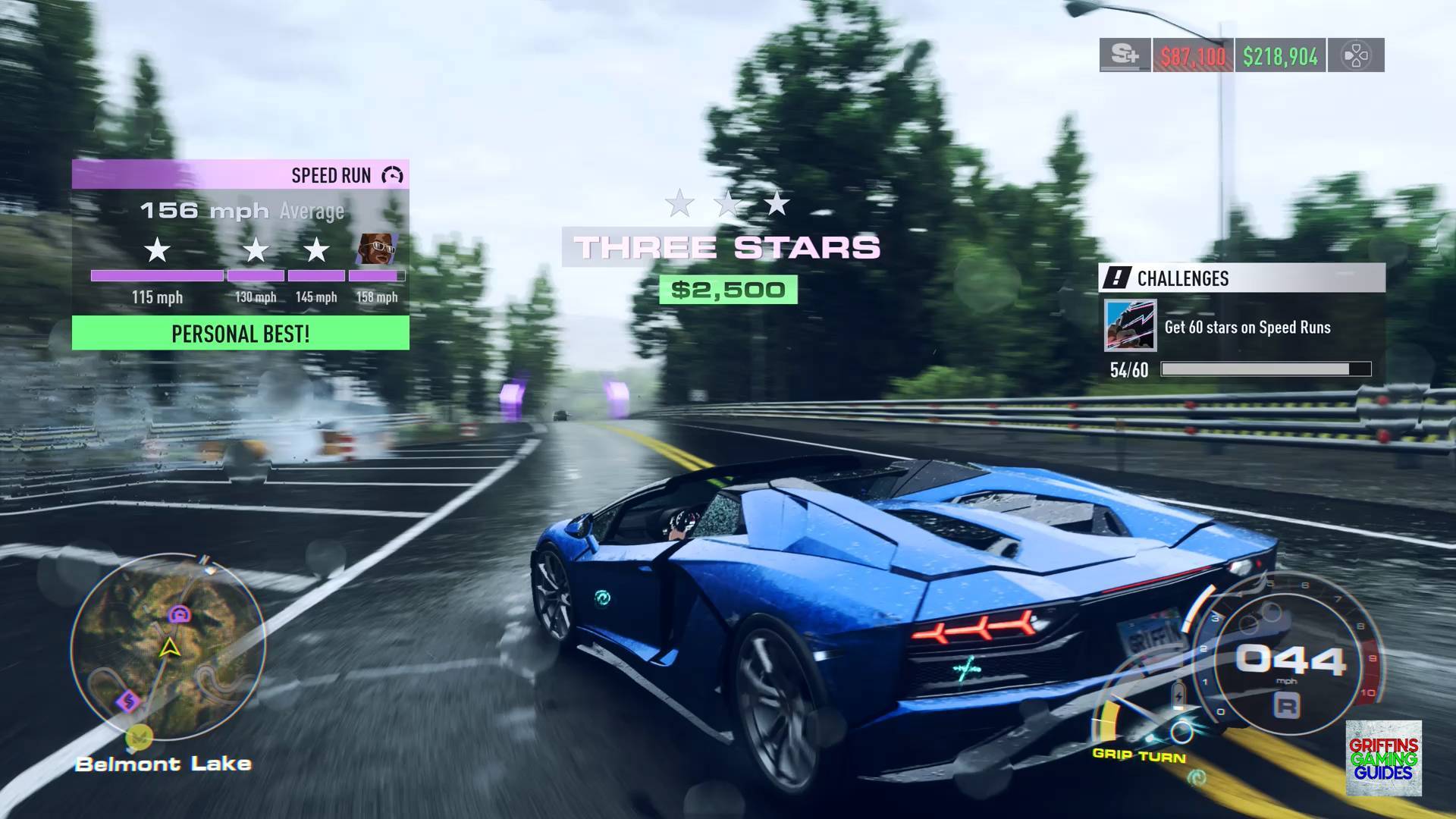Screen dimensions: 1456x819
Task: Open the Challenges panel header
Action: 1241,278
